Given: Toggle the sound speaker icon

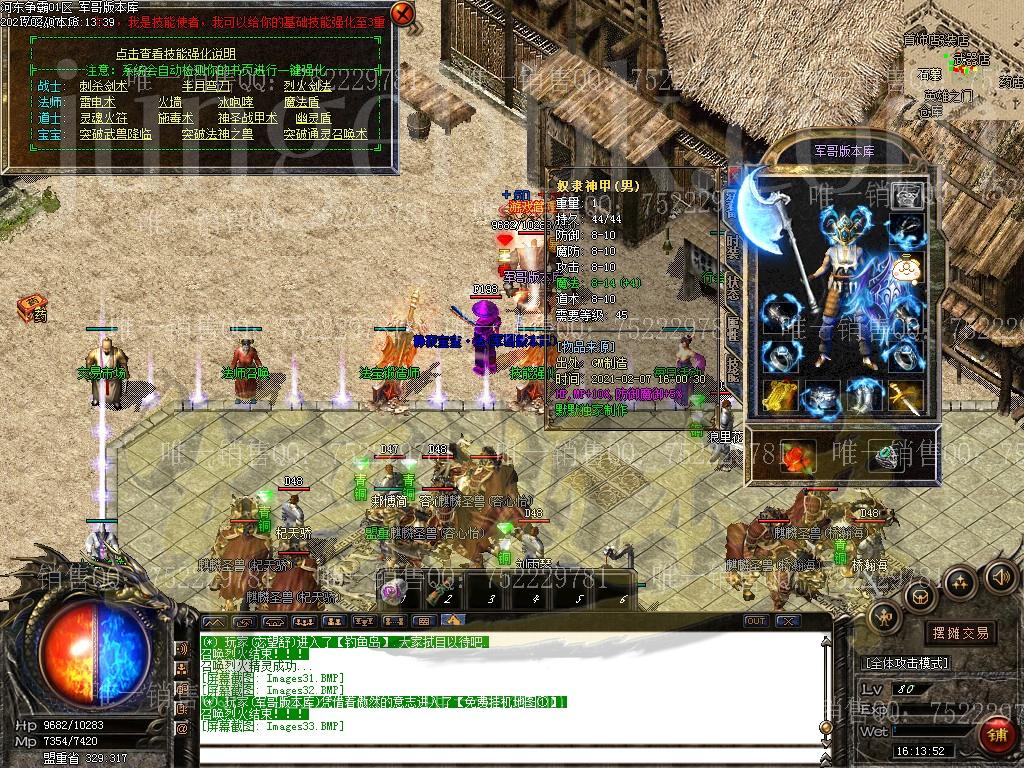Looking at the screenshot, I should [x=1000, y=577].
